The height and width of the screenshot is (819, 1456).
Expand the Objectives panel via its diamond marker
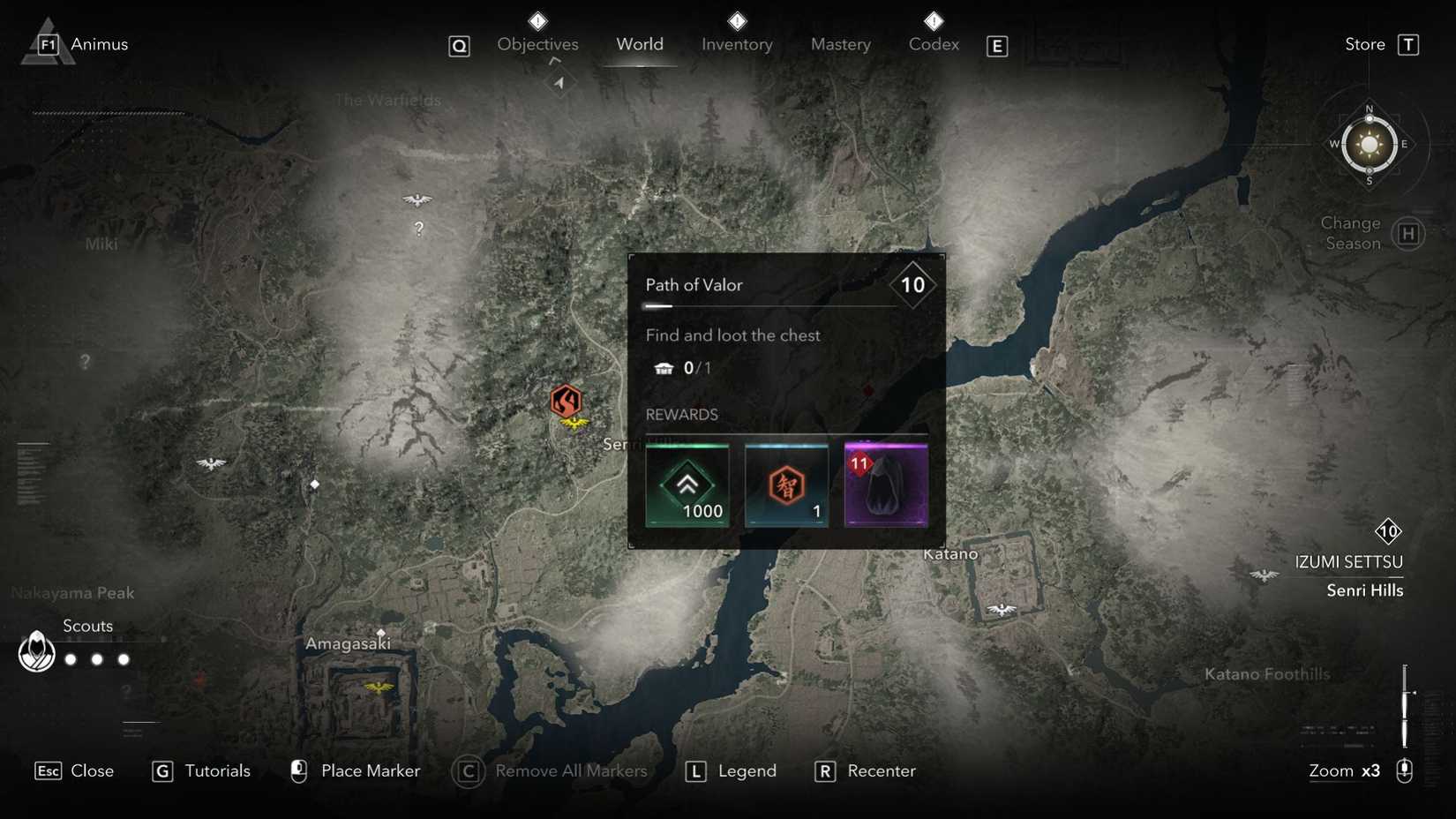(537, 21)
